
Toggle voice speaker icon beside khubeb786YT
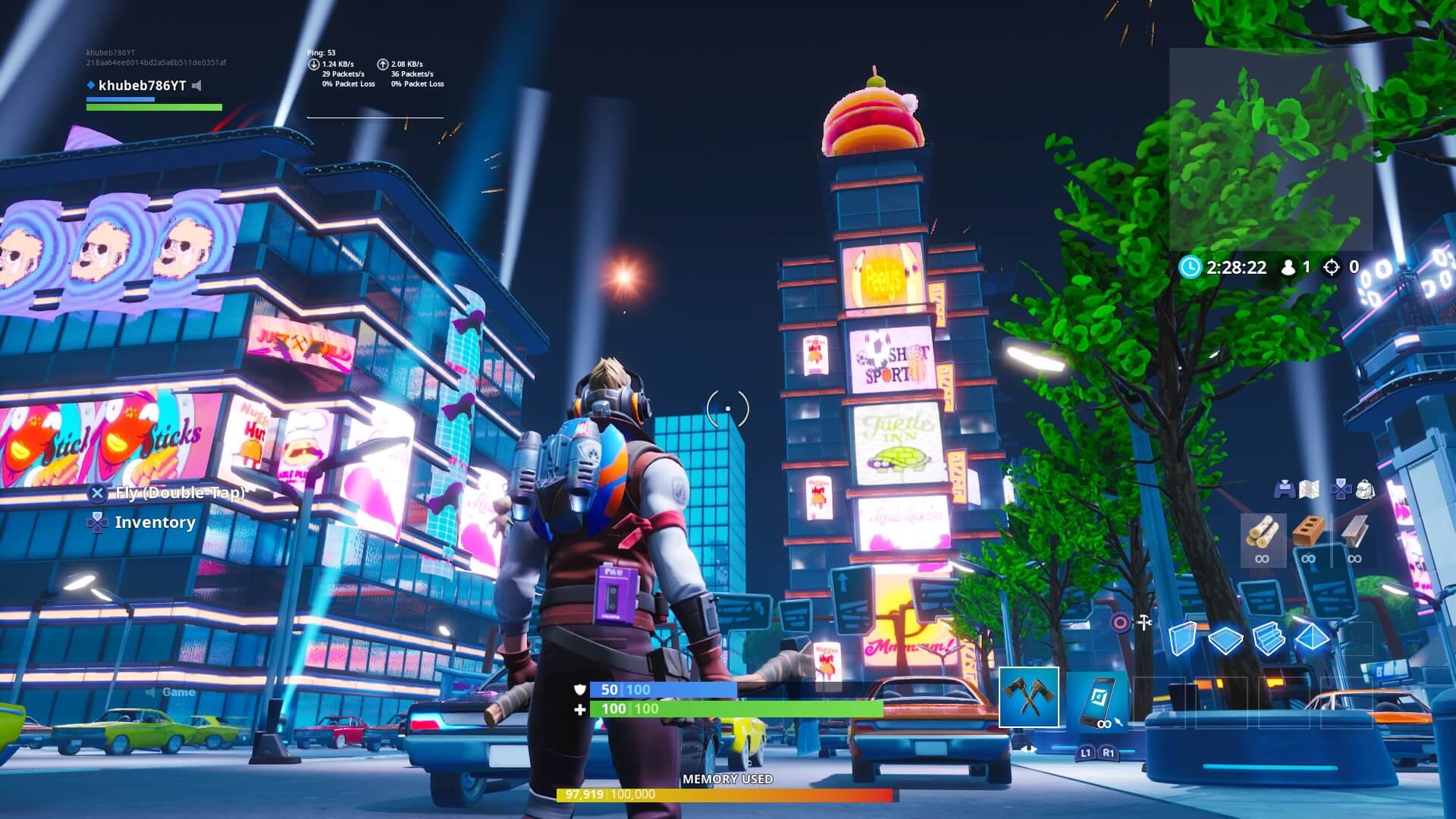(197, 86)
